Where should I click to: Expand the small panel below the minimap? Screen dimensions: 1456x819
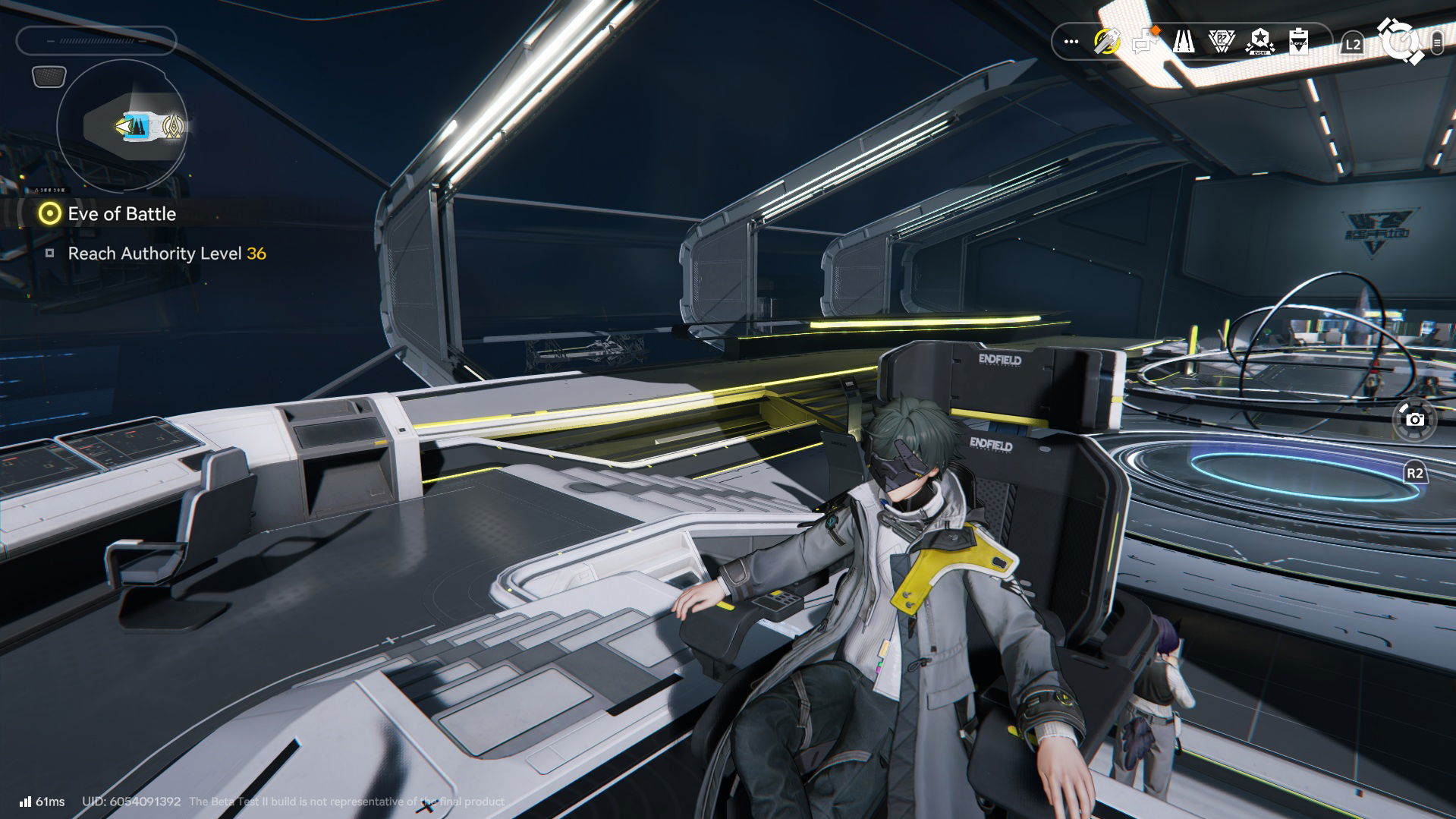click(x=47, y=75)
